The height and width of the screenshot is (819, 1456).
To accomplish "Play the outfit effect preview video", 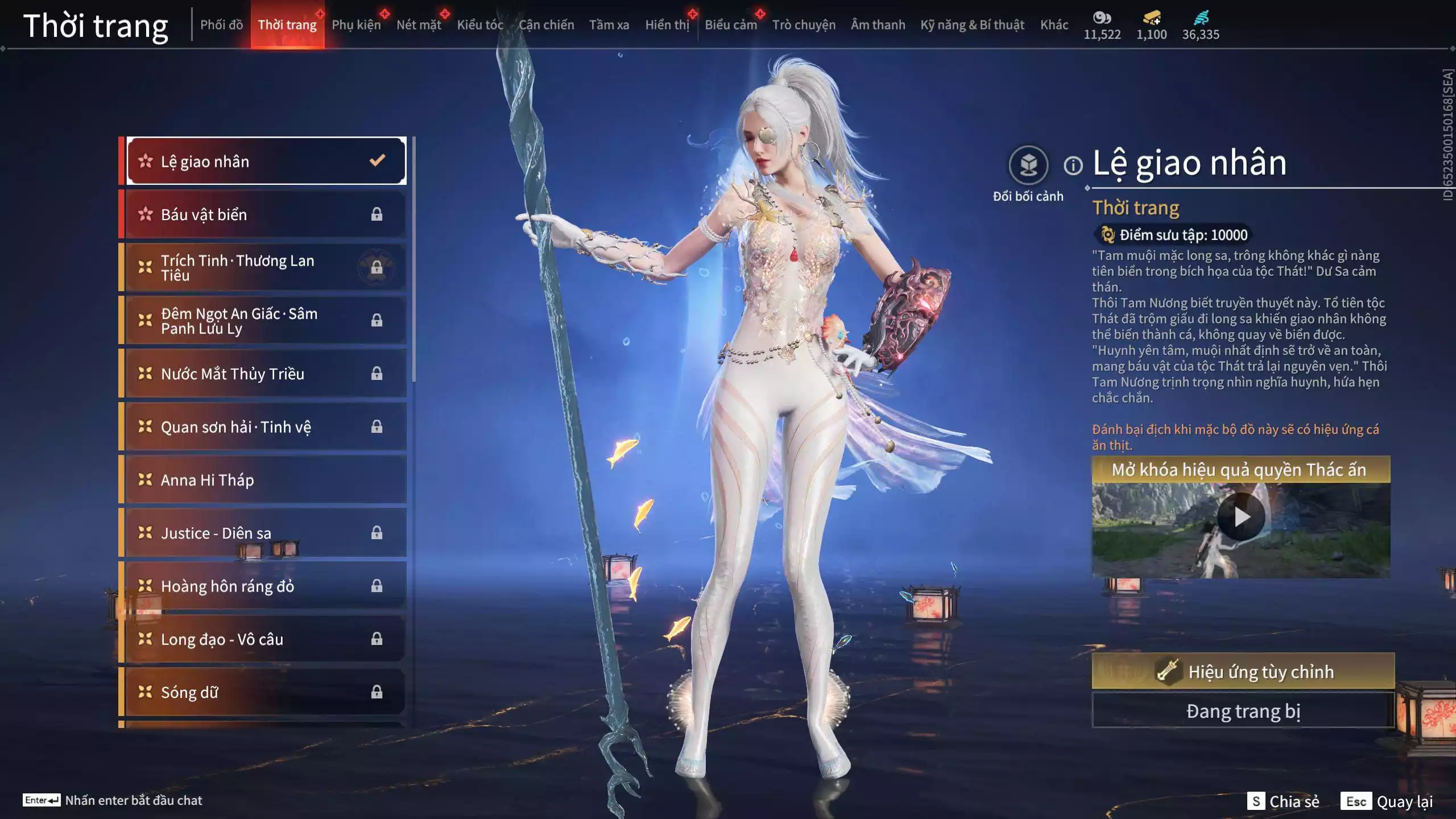I will pos(1241,517).
